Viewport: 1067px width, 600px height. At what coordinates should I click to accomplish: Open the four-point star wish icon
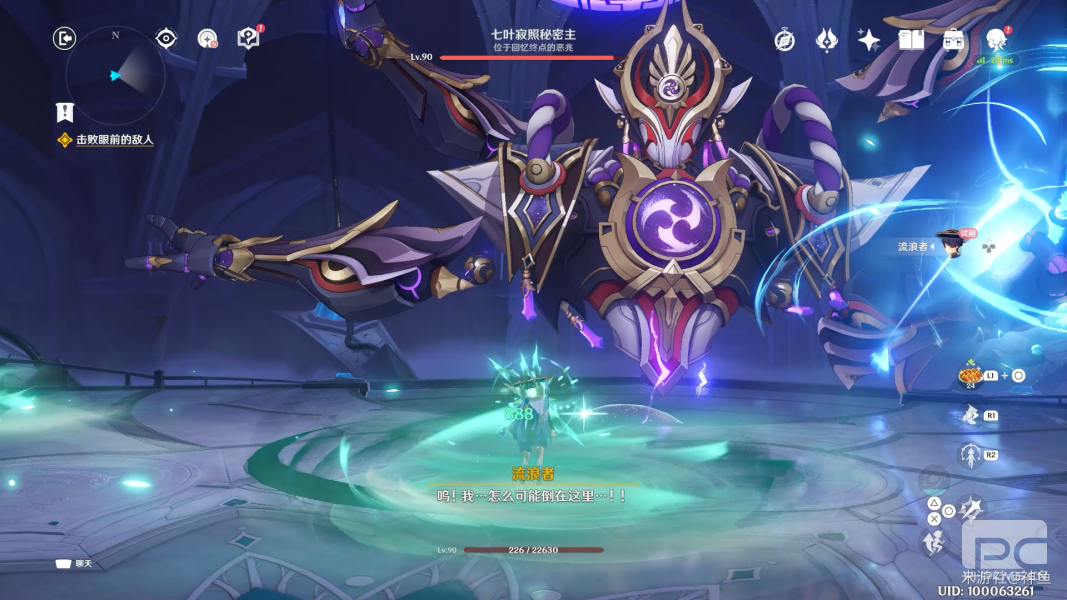[x=868, y=40]
